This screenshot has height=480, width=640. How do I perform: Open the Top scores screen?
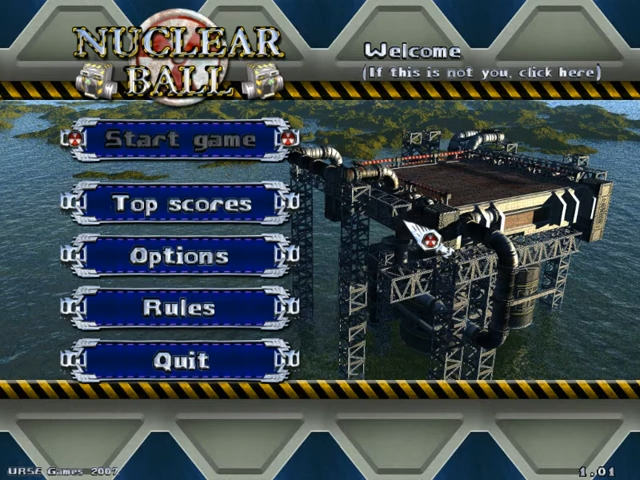click(180, 204)
